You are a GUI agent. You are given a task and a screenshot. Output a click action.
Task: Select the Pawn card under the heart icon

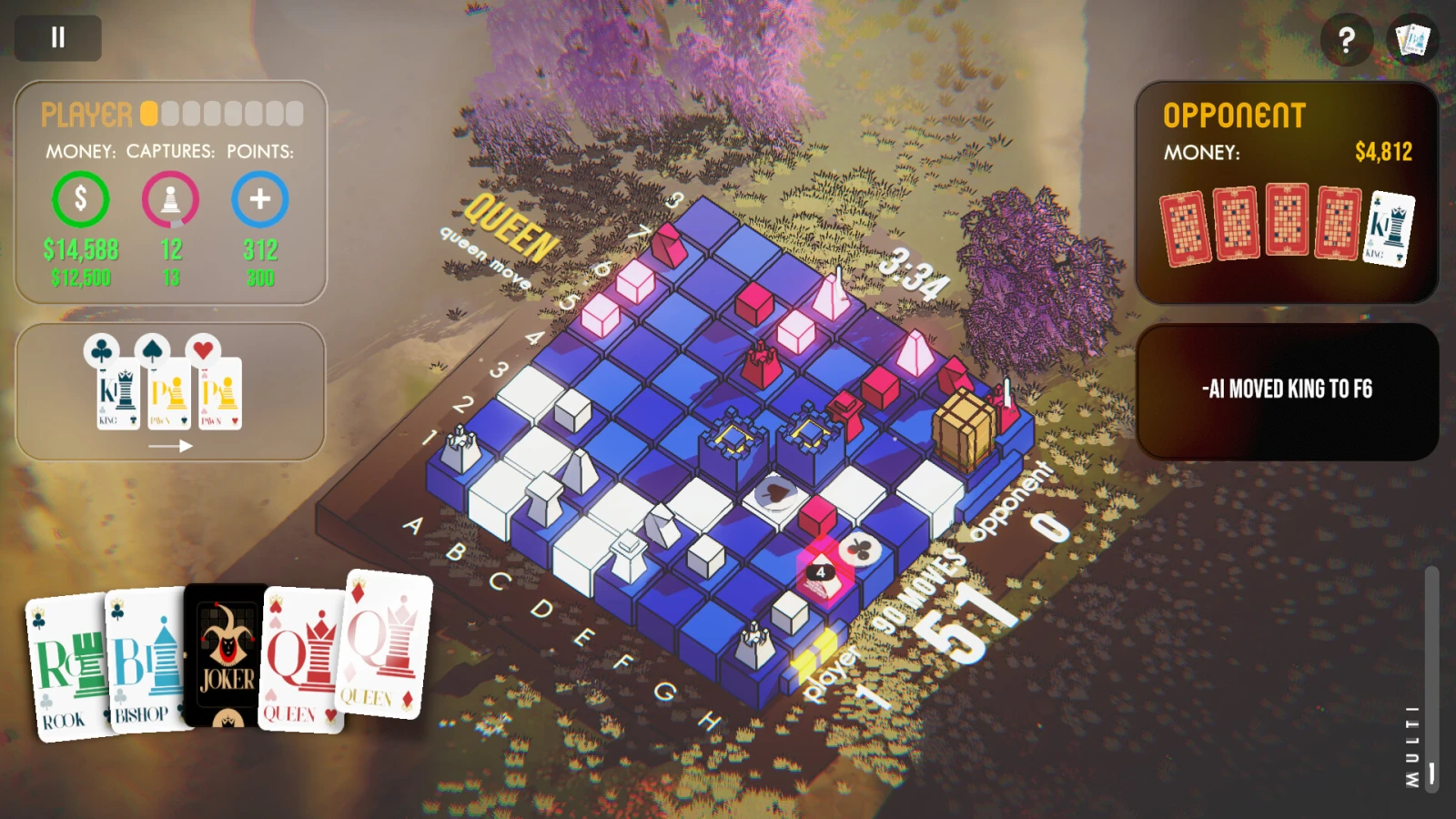click(x=220, y=395)
